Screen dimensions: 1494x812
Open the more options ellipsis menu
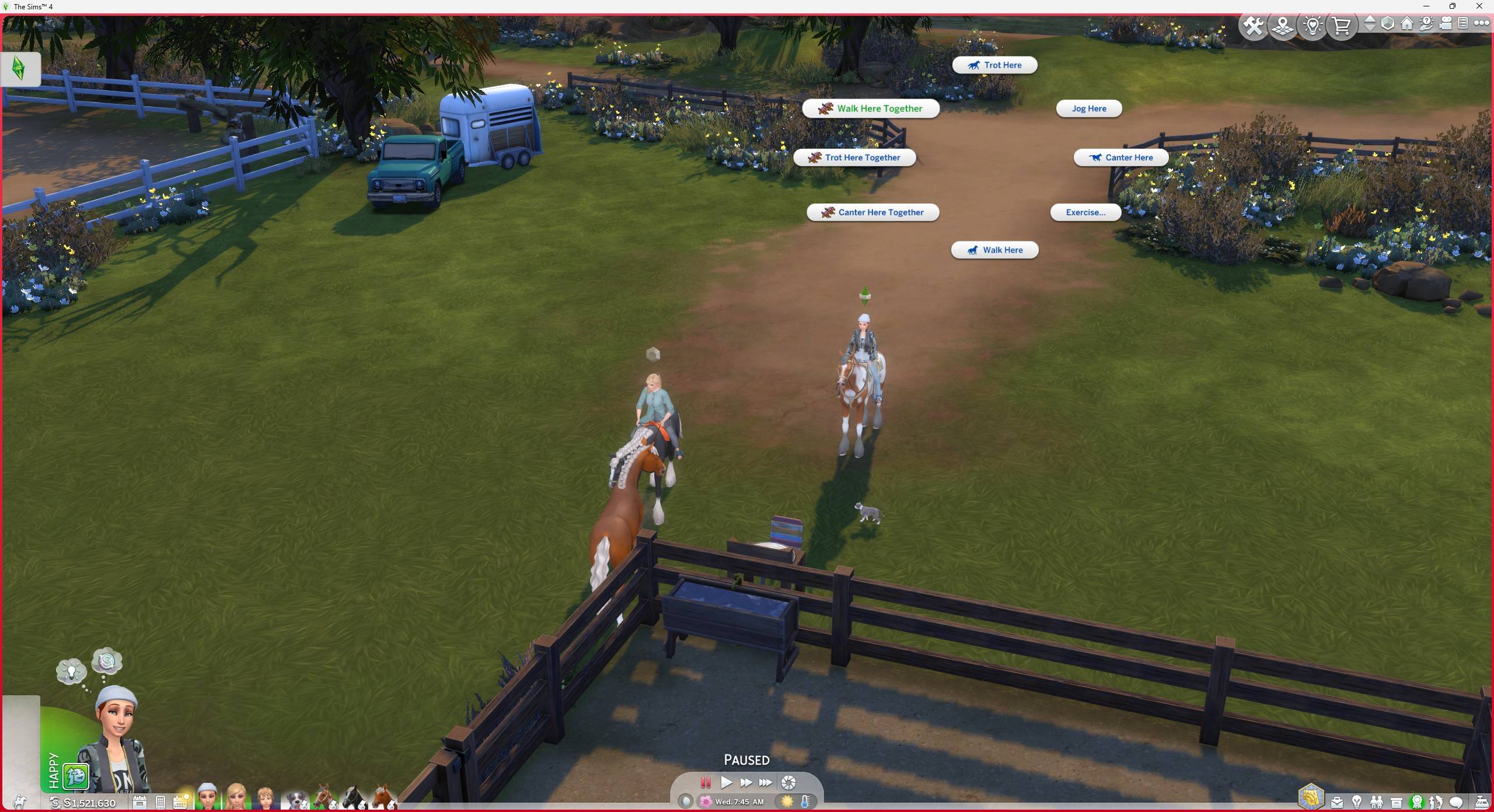1482,23
